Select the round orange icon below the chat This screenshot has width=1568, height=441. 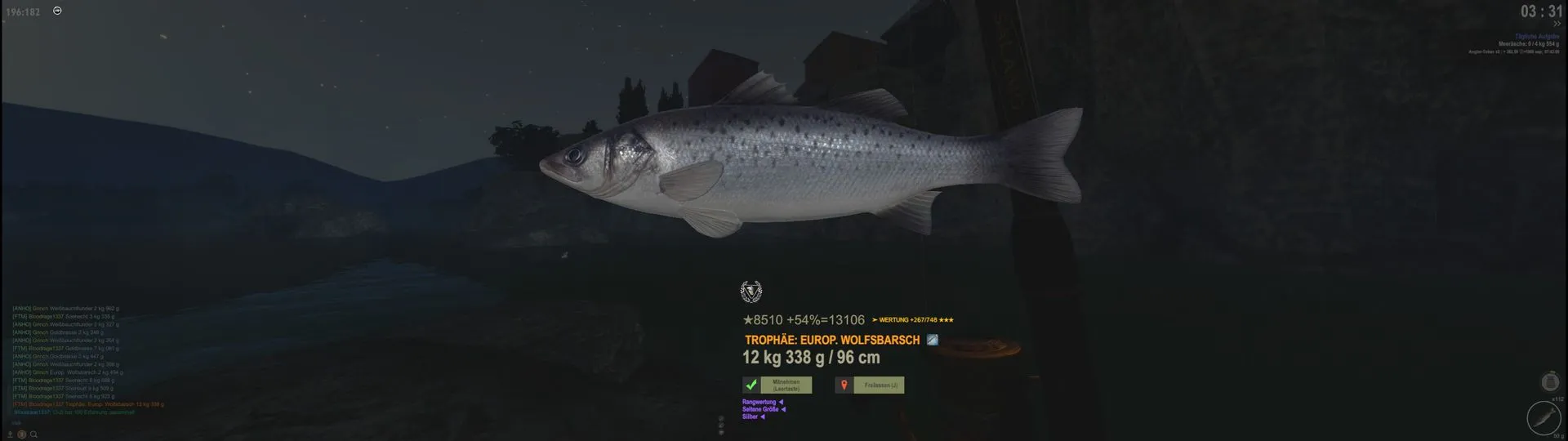click(x=22, y=434)
